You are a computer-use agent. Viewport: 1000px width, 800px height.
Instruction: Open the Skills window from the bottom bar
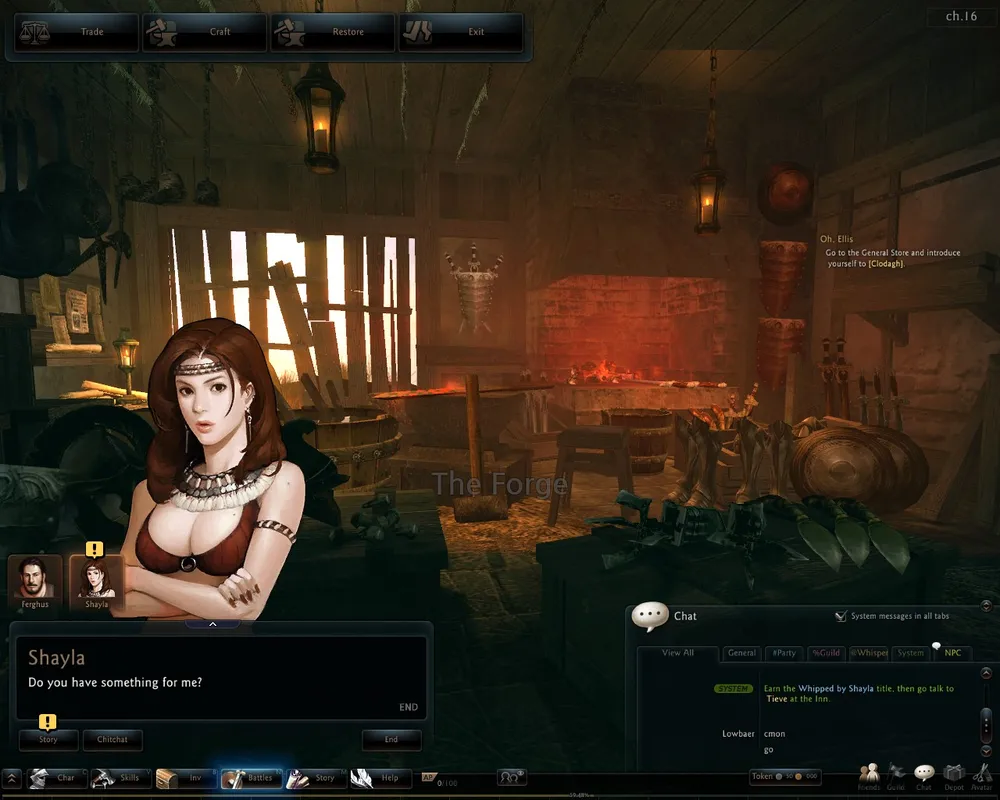(120, 778)
